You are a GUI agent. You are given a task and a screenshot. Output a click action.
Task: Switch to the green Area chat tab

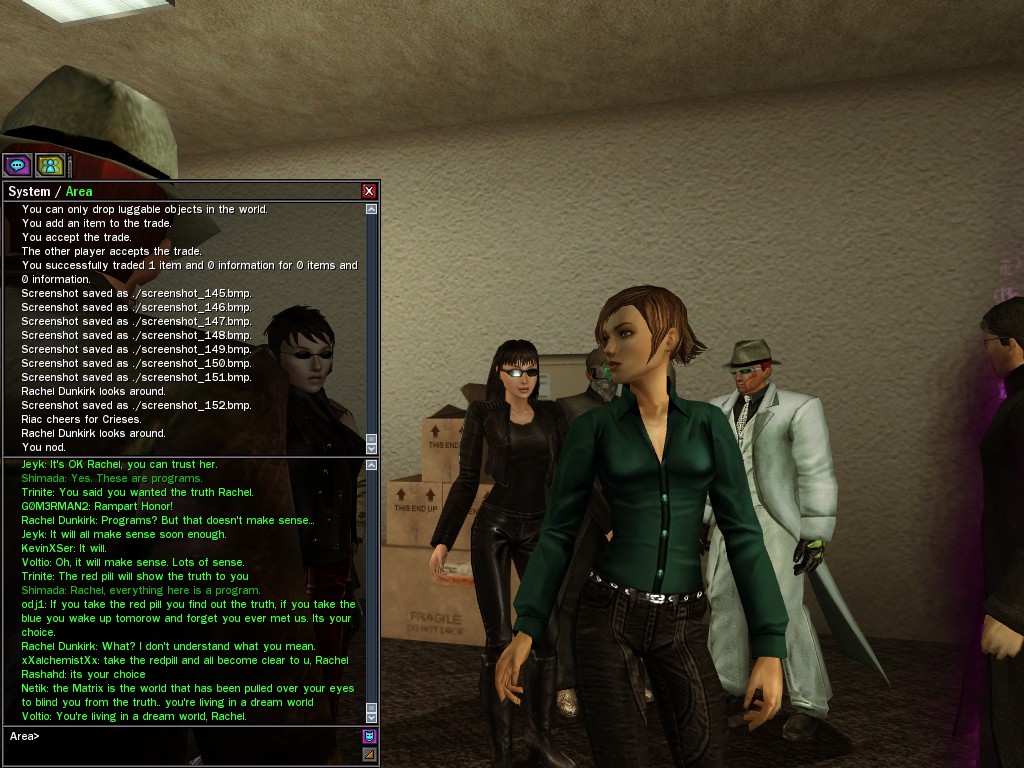coord(79,191)
